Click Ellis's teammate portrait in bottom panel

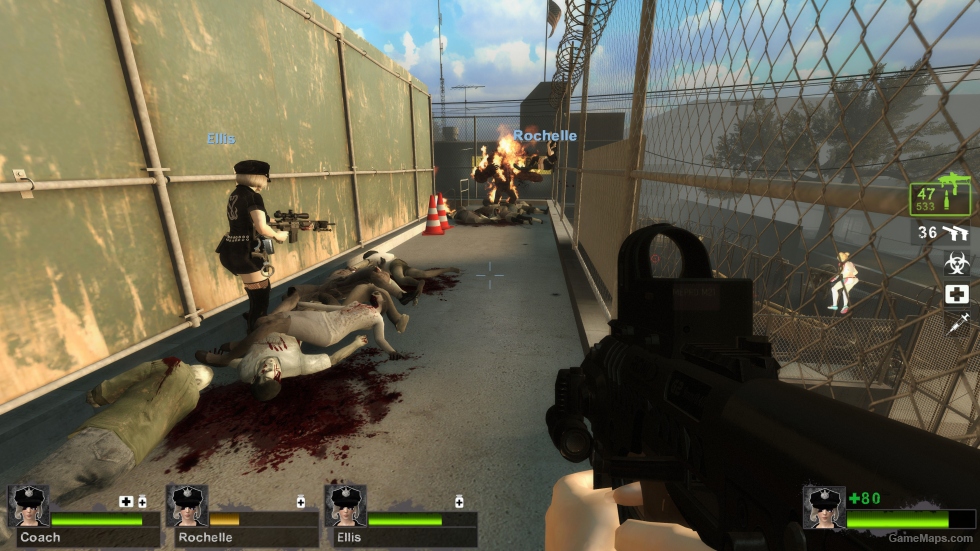click(x=345, y=506)
